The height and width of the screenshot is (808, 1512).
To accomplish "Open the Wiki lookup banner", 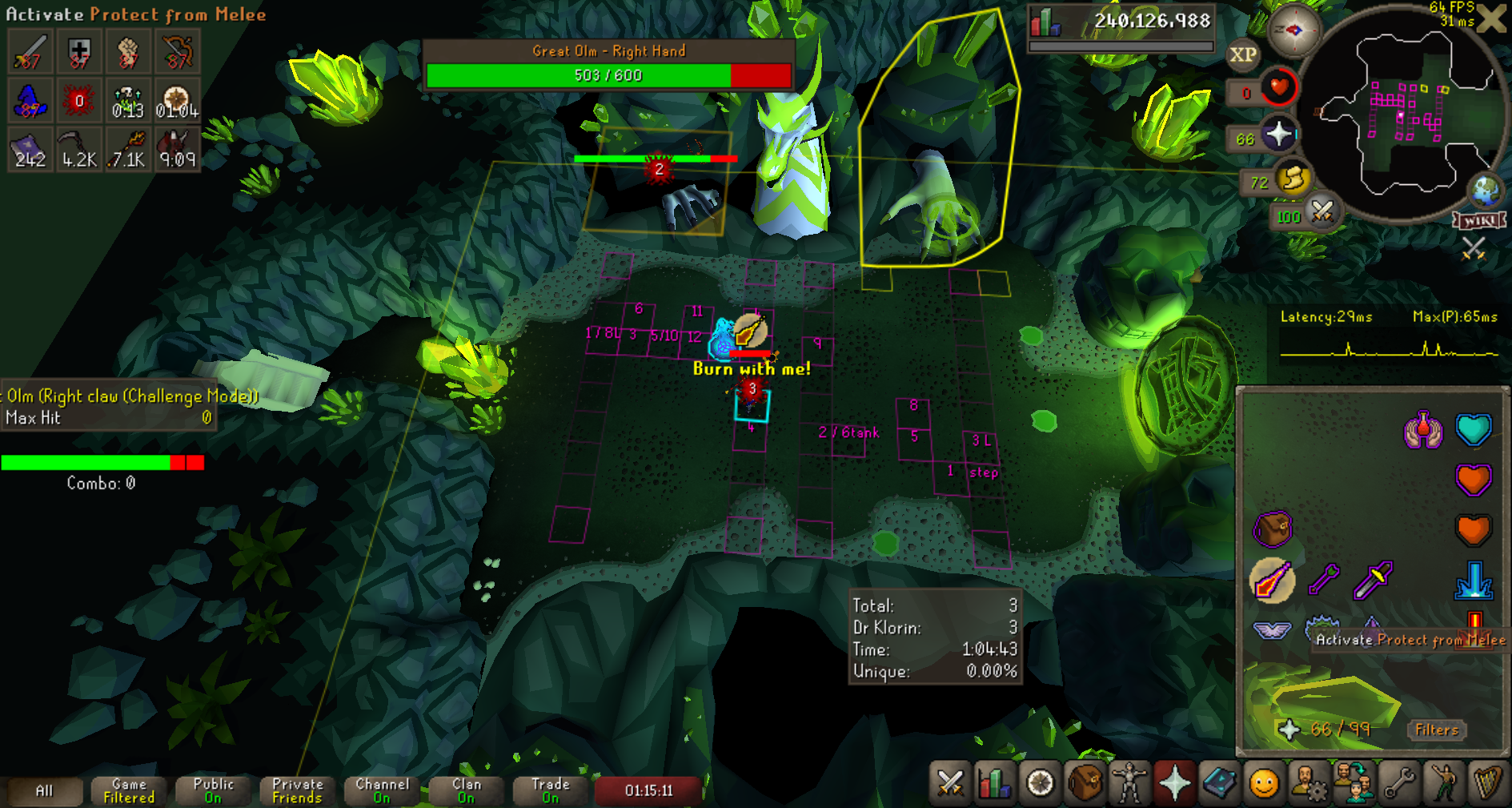I will pyautogui.click(x=1480, y=220).
